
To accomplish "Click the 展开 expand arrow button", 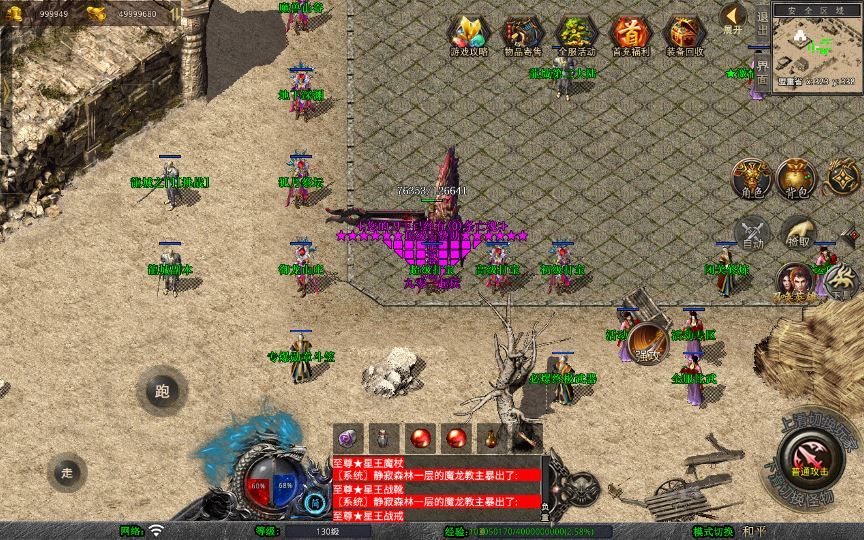I will click(x=734, y=18).
